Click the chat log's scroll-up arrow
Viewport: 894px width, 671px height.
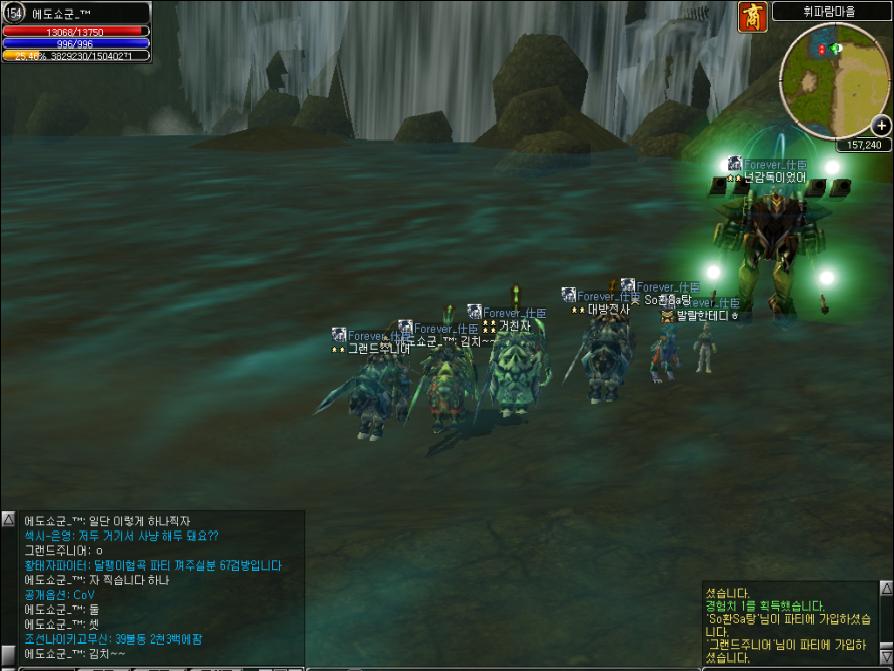(x=8, y=520)
